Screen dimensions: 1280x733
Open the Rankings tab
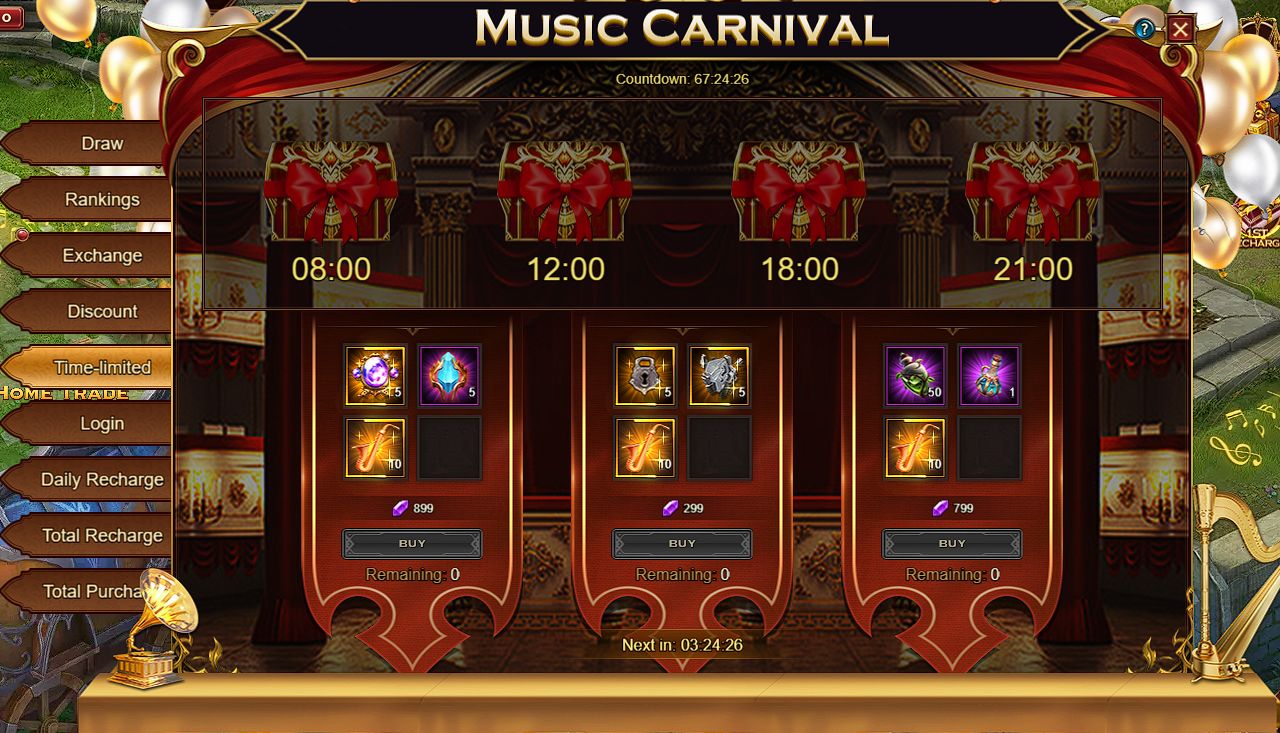click(101, 200)
